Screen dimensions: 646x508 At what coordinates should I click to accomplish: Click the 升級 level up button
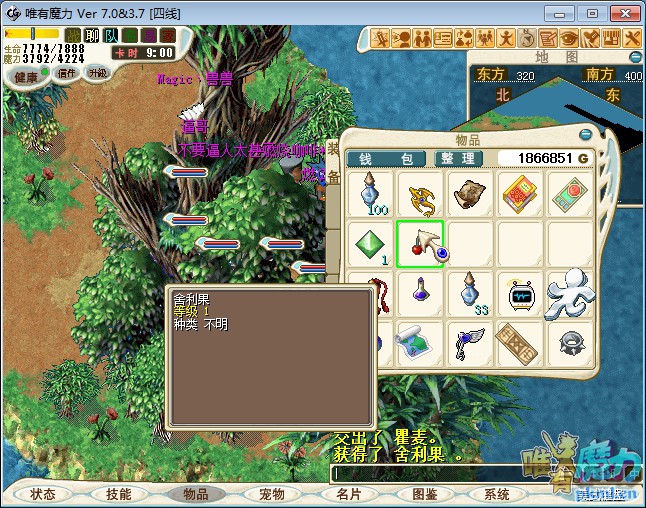point(97,73)
